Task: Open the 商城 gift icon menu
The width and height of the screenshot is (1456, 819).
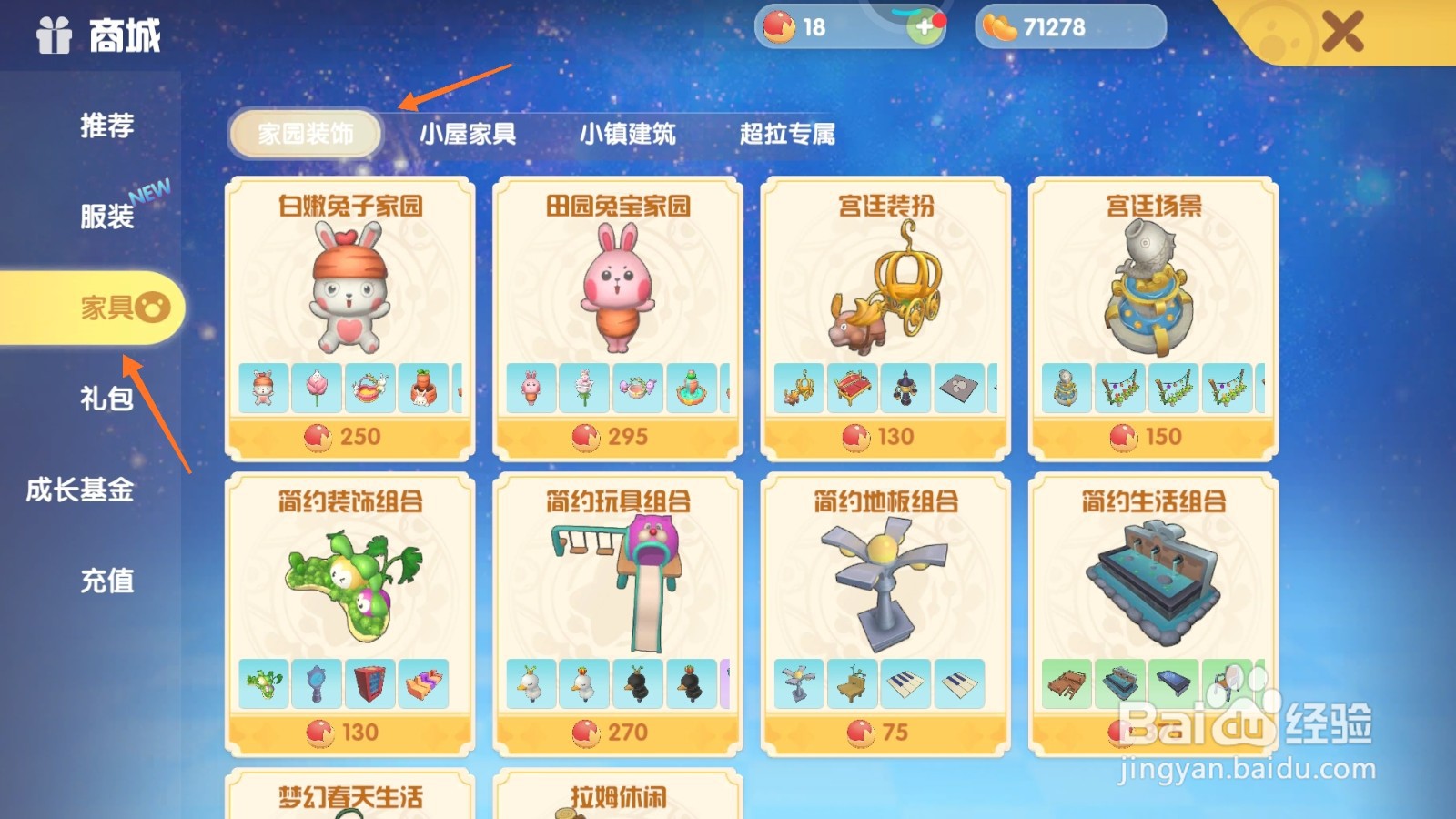Action: pyautogui.click(x=56, y=36)
